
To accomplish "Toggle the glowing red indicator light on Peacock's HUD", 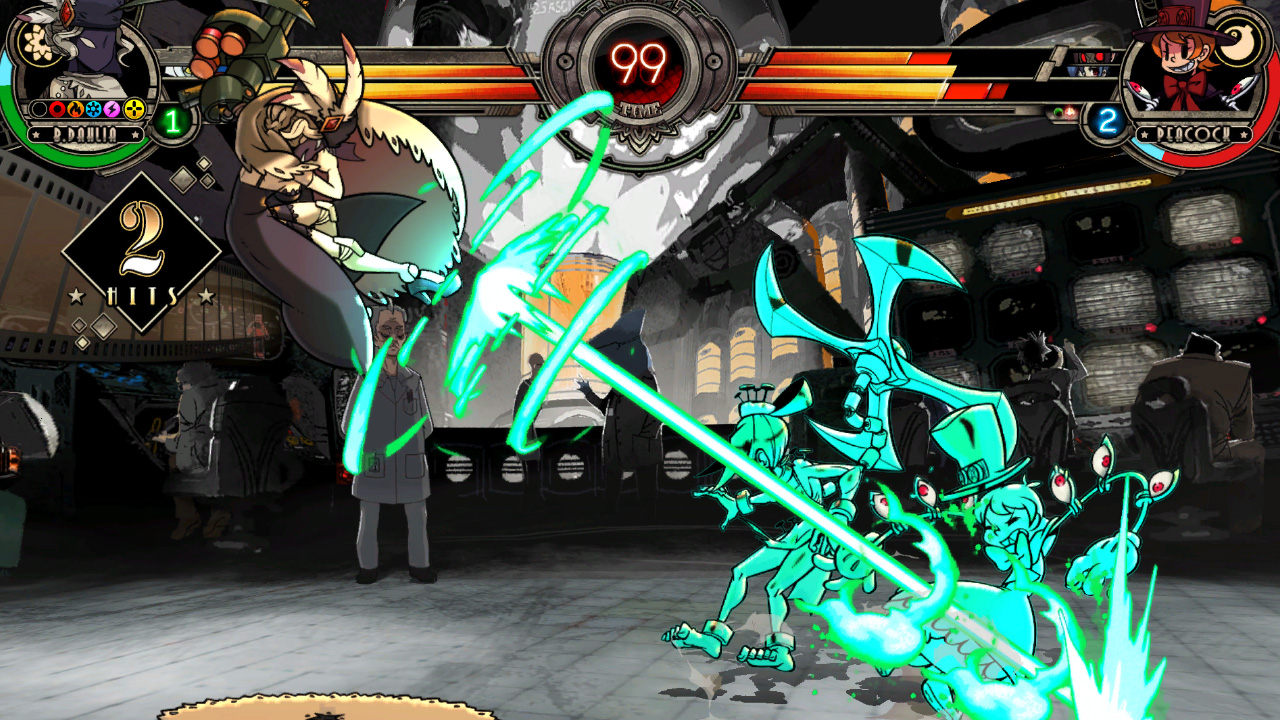I will [1070, 112].
